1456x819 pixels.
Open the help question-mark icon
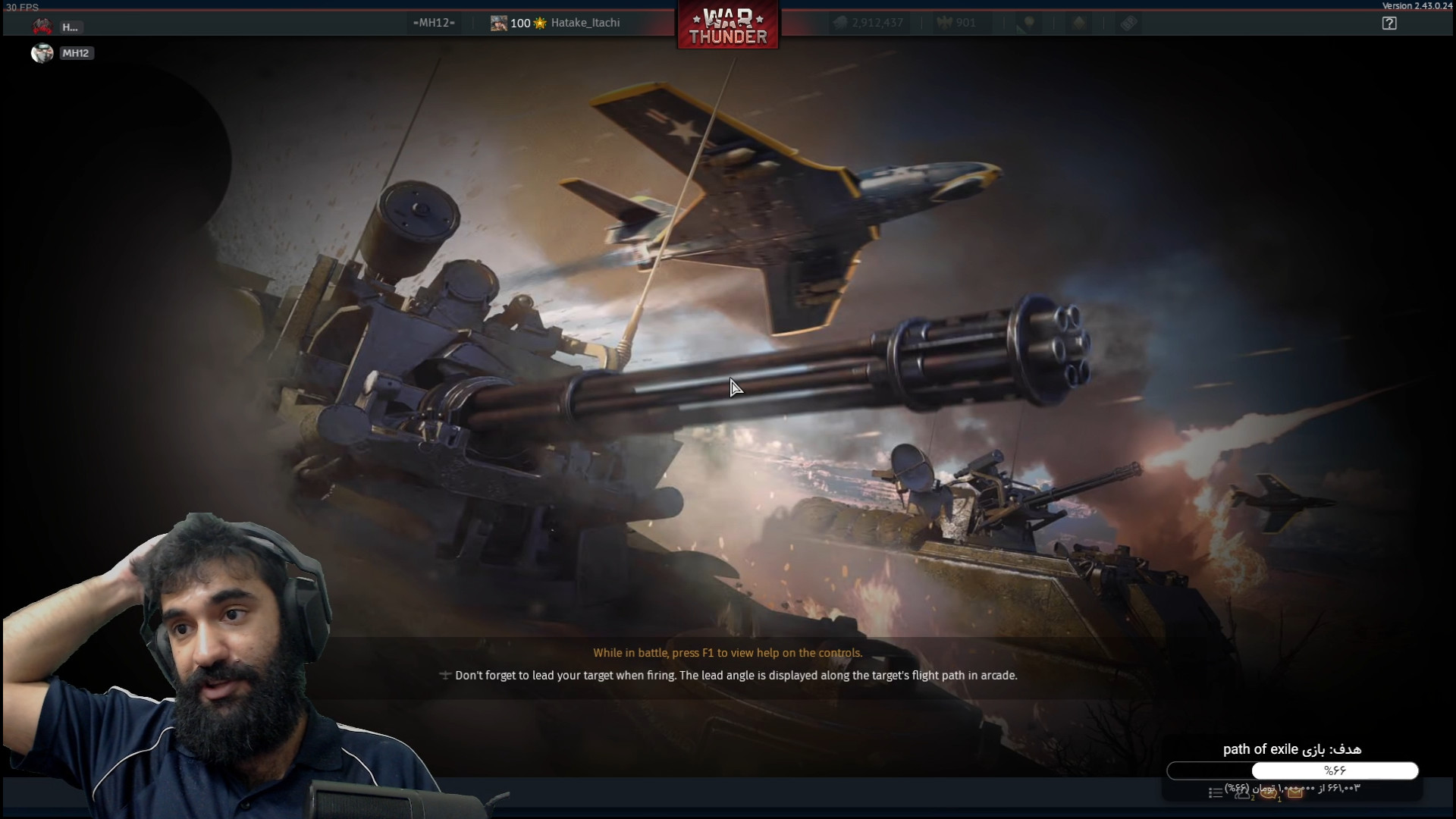point(1389,24)
